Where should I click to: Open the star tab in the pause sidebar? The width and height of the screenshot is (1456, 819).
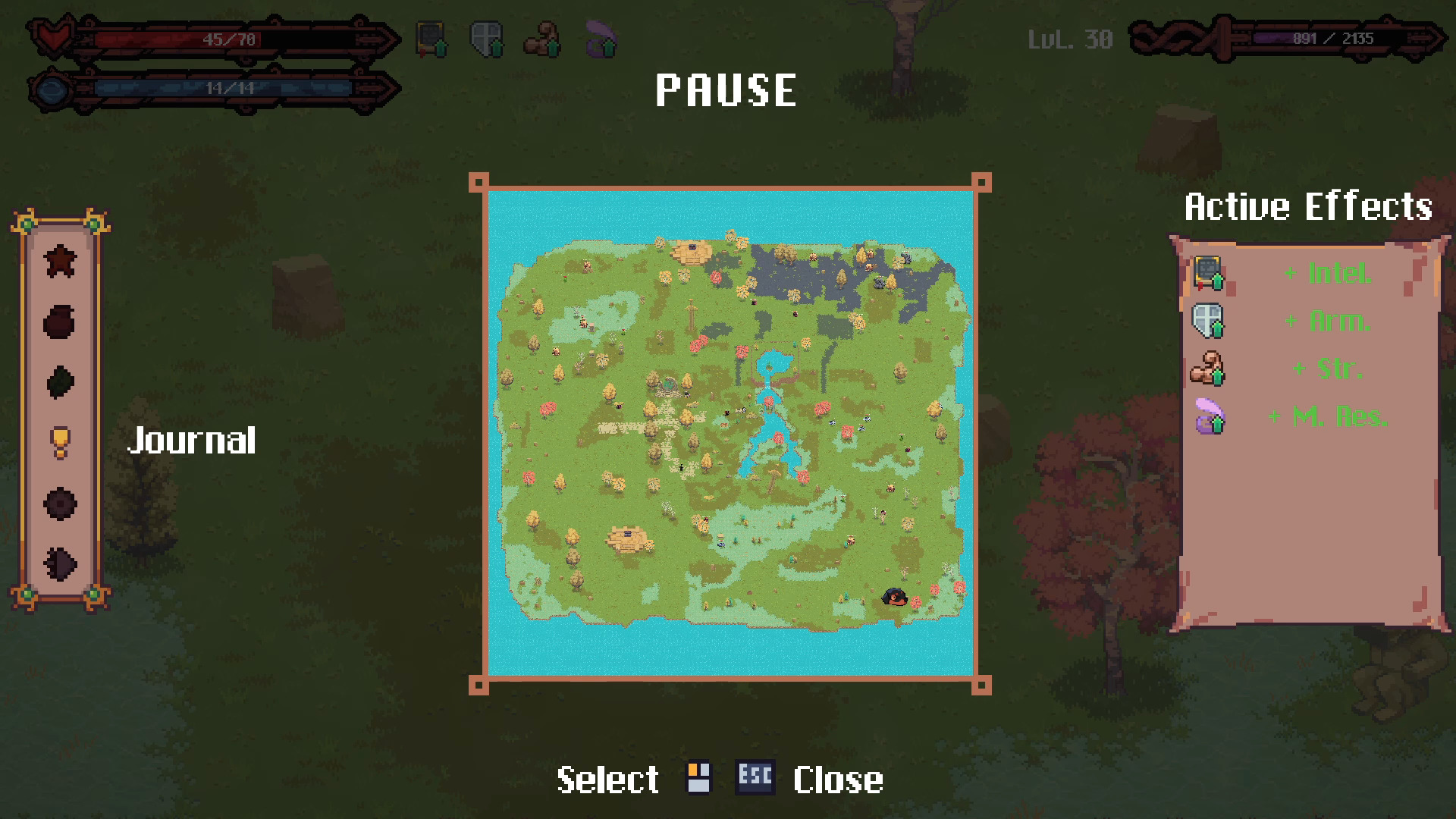(60, 262)
